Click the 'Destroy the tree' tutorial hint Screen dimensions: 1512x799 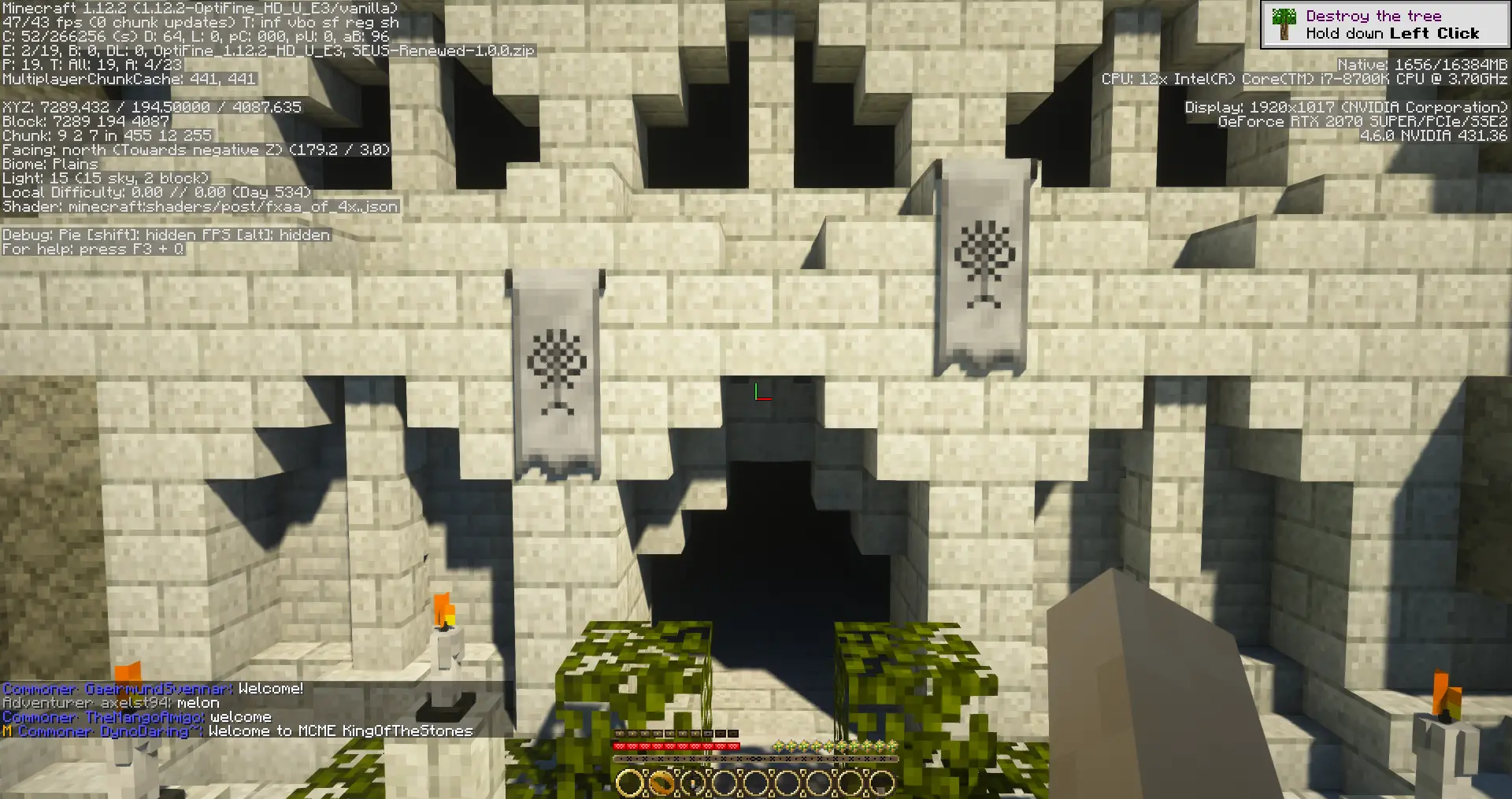(x=1384, y=24)
